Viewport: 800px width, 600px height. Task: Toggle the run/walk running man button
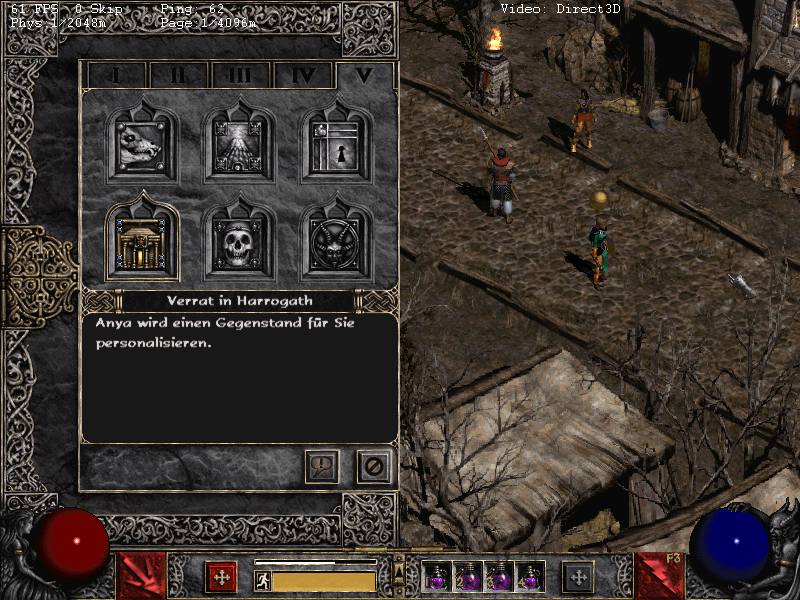[x=263, y=581]
